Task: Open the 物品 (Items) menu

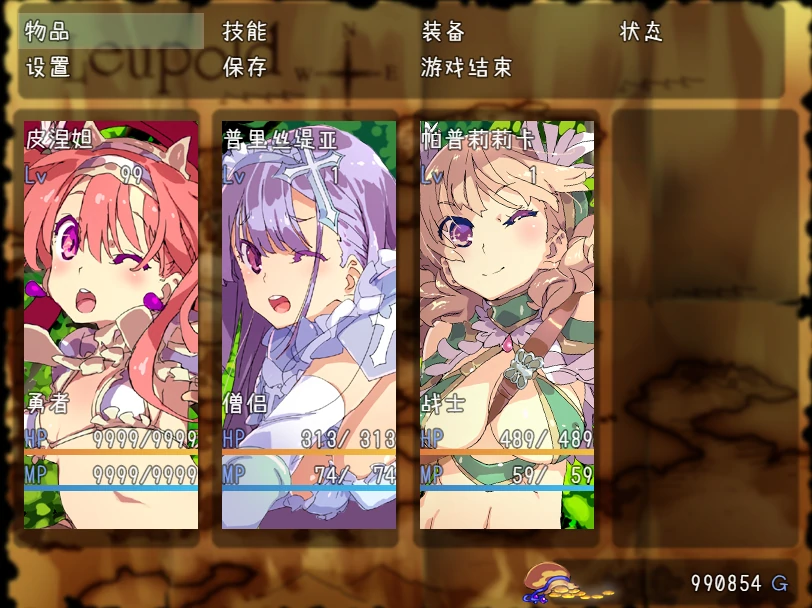Action: click(48, 32)
